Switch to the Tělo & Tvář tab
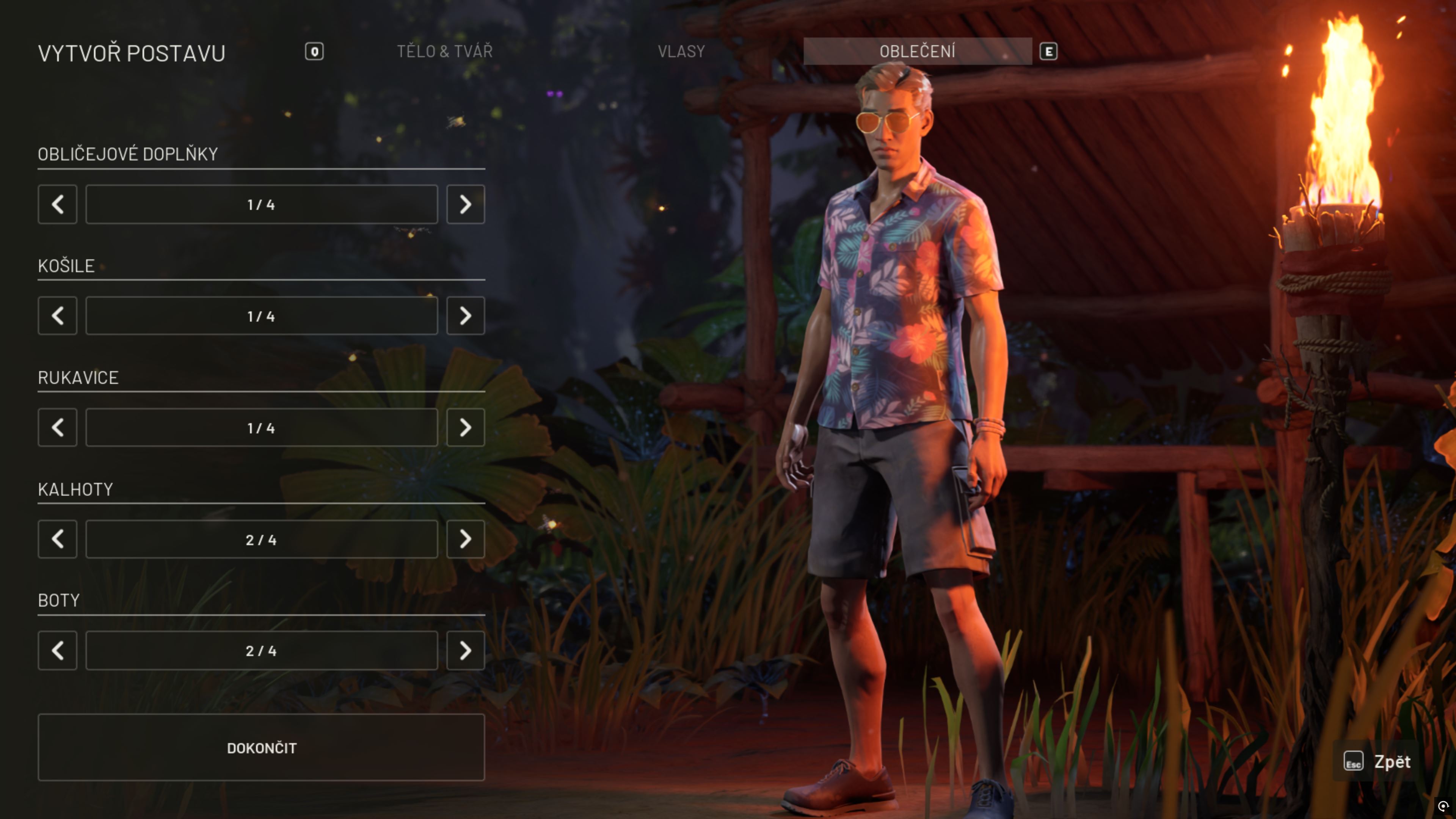1456x819 pixels. point(444,52)
